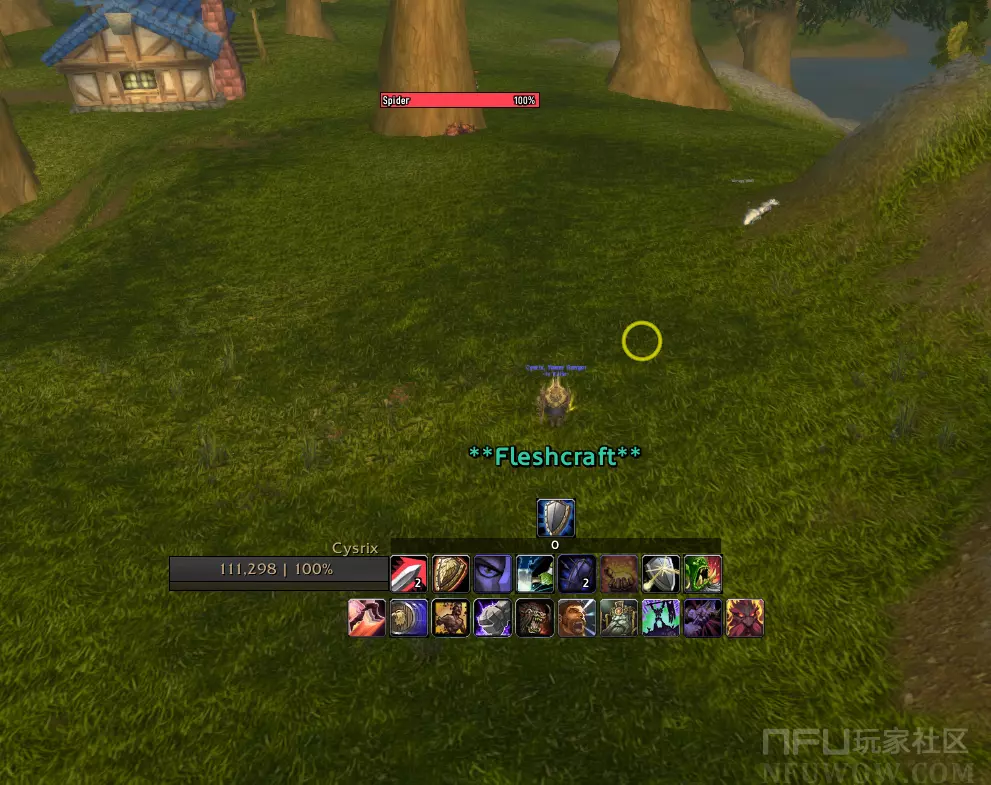Click the purple eye face ability

coord(493,574)
